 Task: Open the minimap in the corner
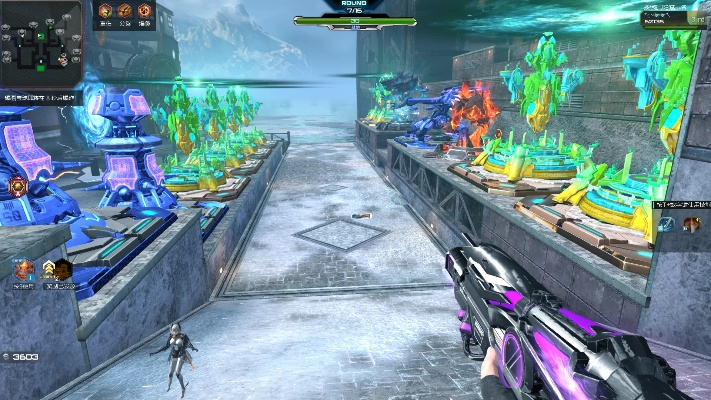click(40, 41)
